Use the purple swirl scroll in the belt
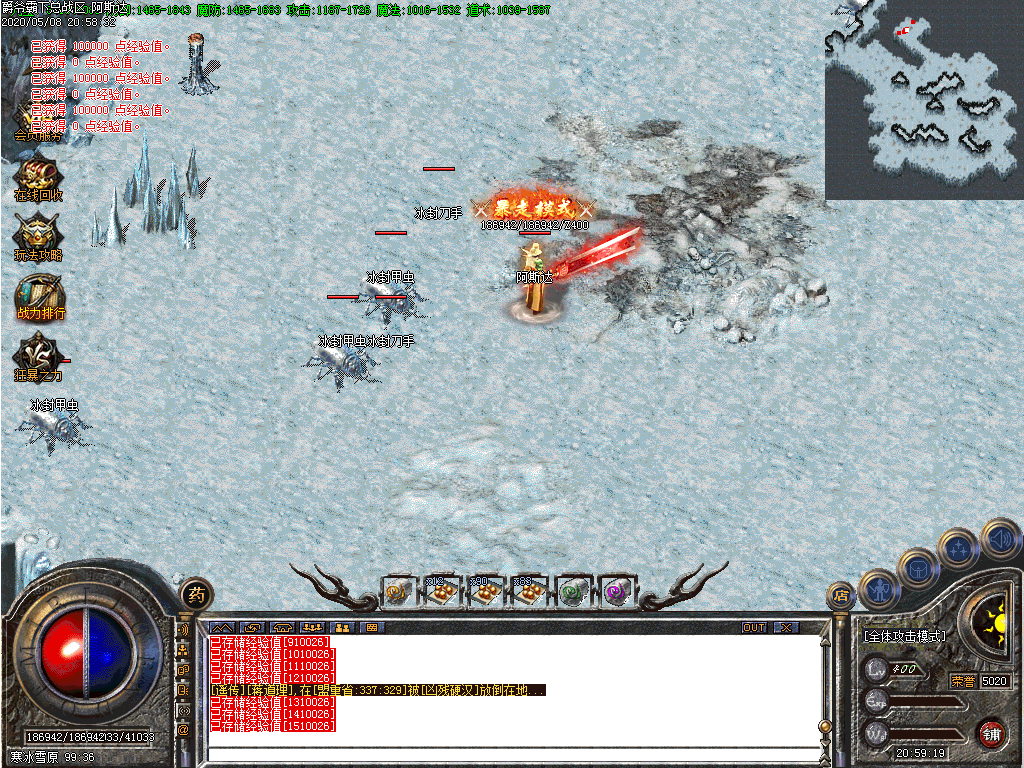The width and height of the screenshot is (1024, 768). (616, 593)
